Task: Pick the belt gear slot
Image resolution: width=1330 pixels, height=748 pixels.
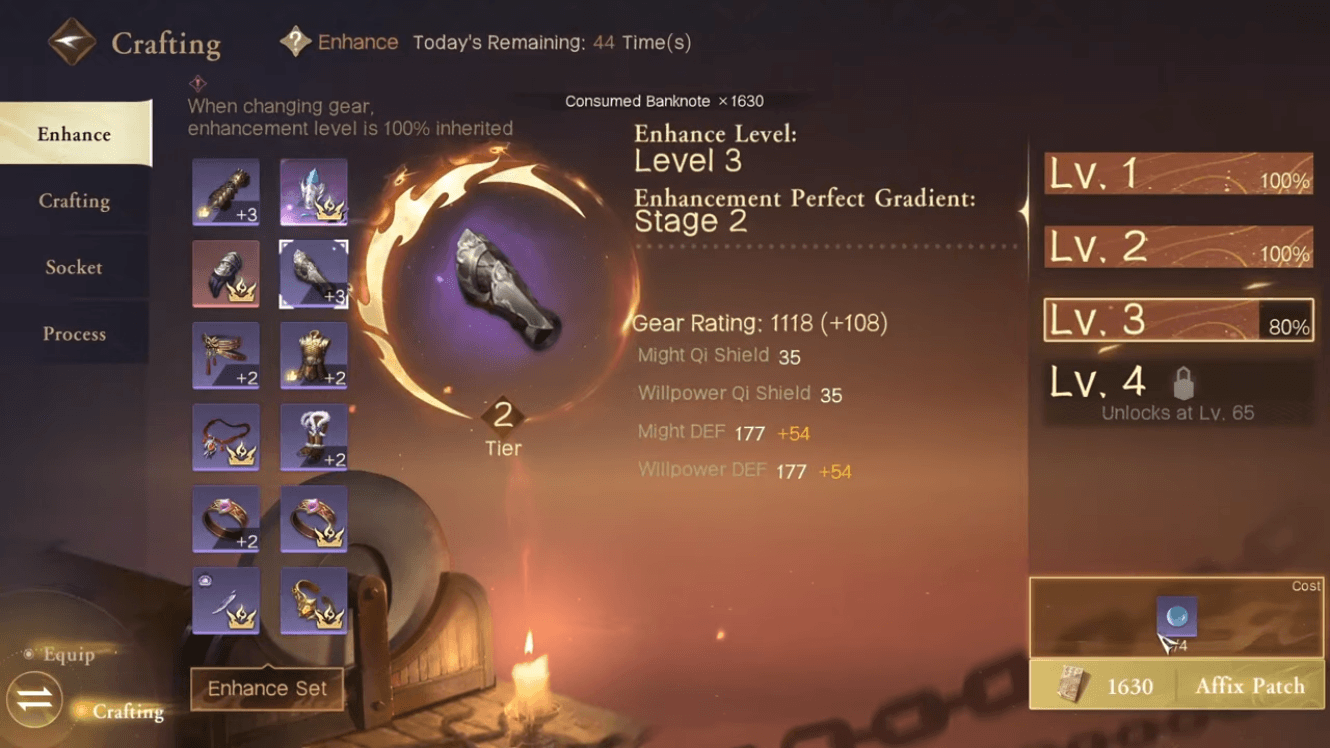Action: coord(226,355)
